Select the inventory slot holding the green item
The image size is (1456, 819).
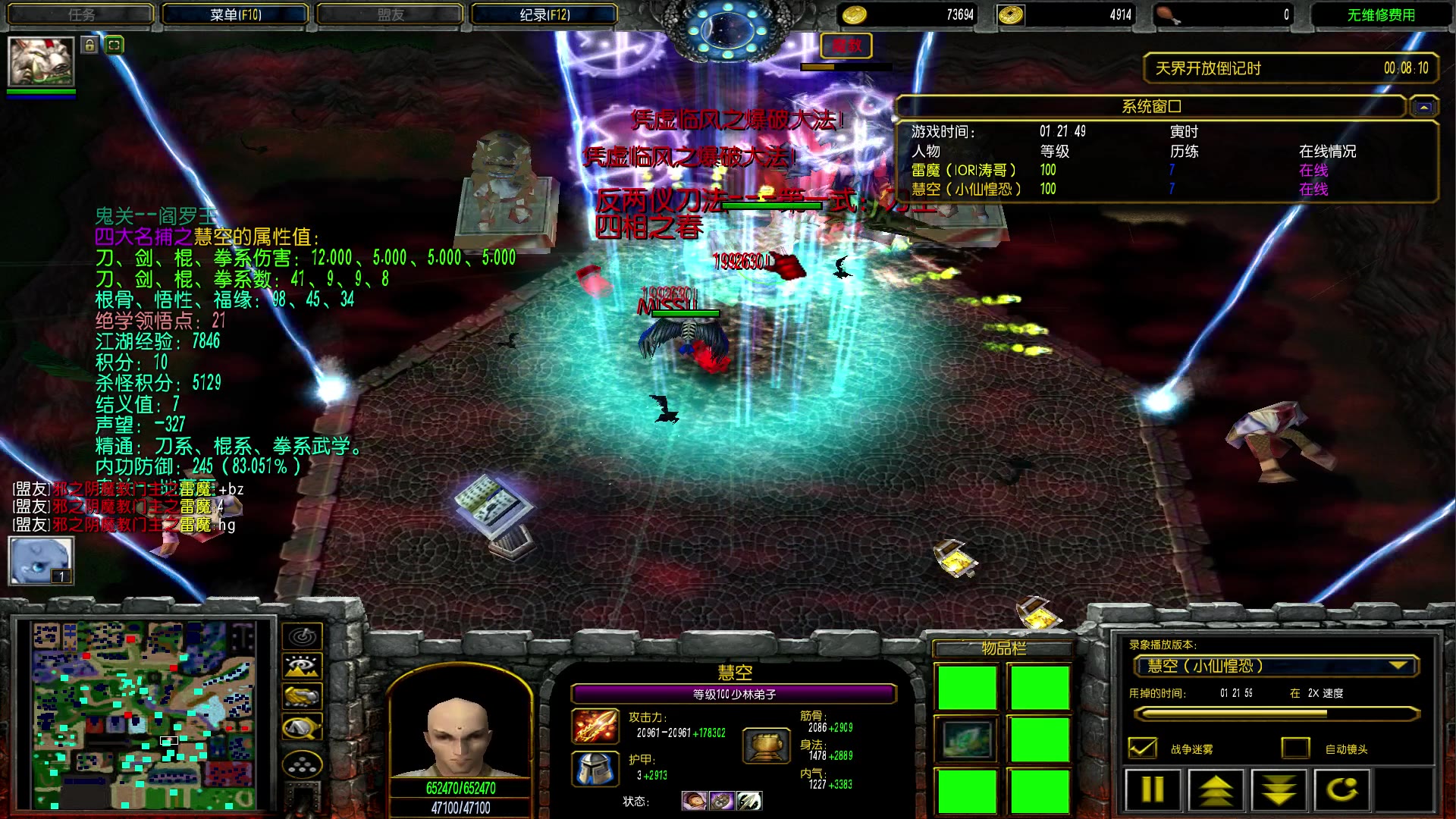[967, 739]
